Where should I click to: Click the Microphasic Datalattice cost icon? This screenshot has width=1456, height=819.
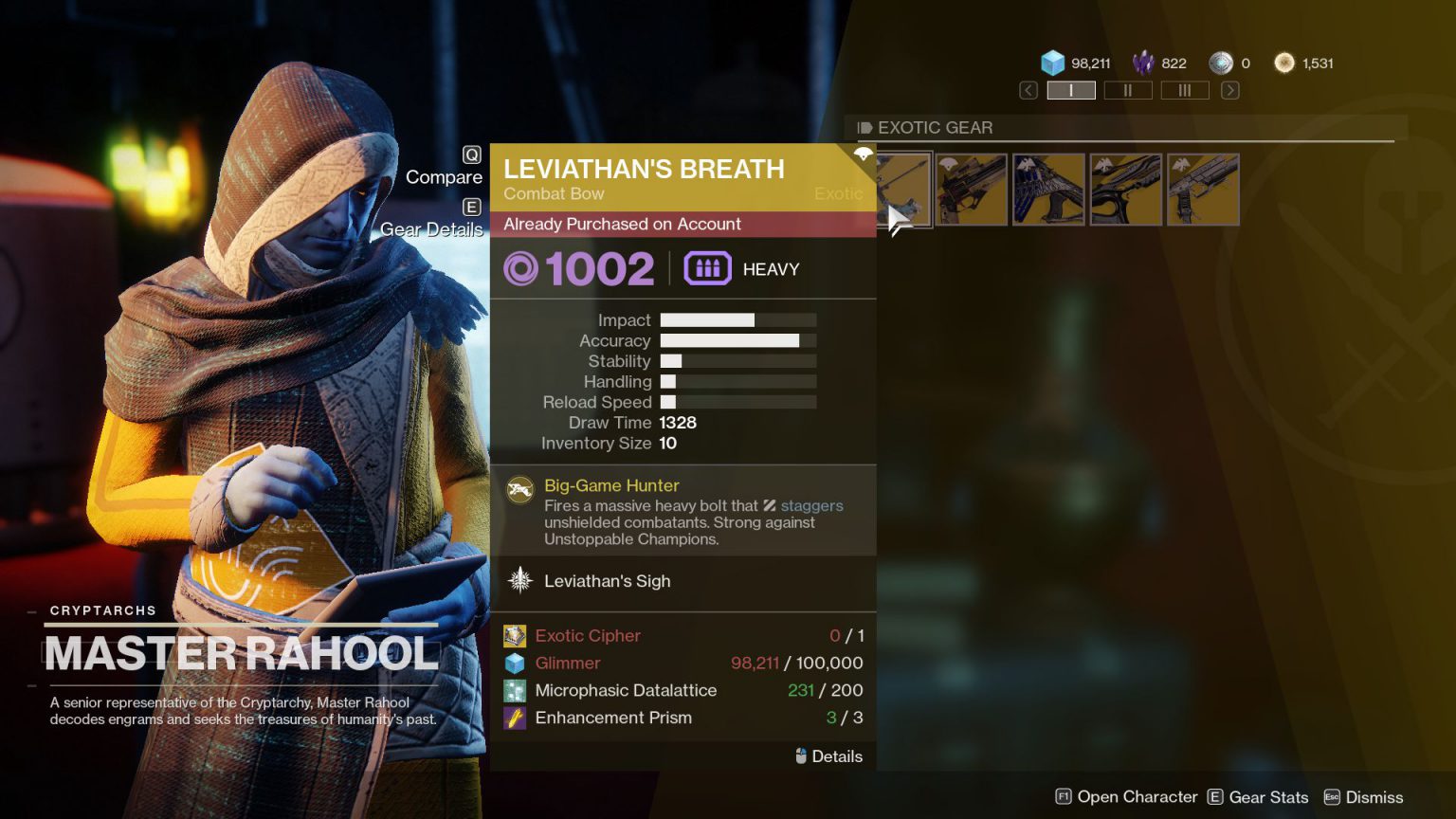[x=515, y=690]
